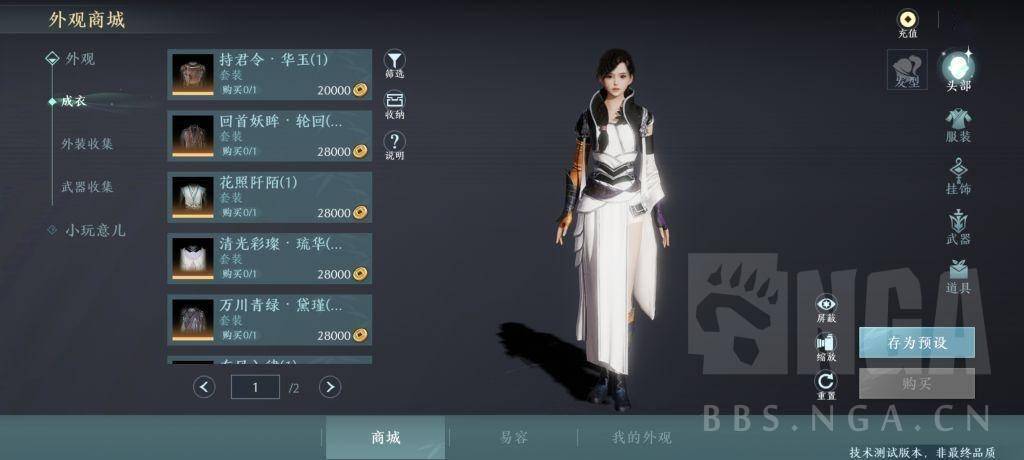The image size is (1024, 460).
Task: Open the 说明 help question mark
Action: click(x=395, y=143)
